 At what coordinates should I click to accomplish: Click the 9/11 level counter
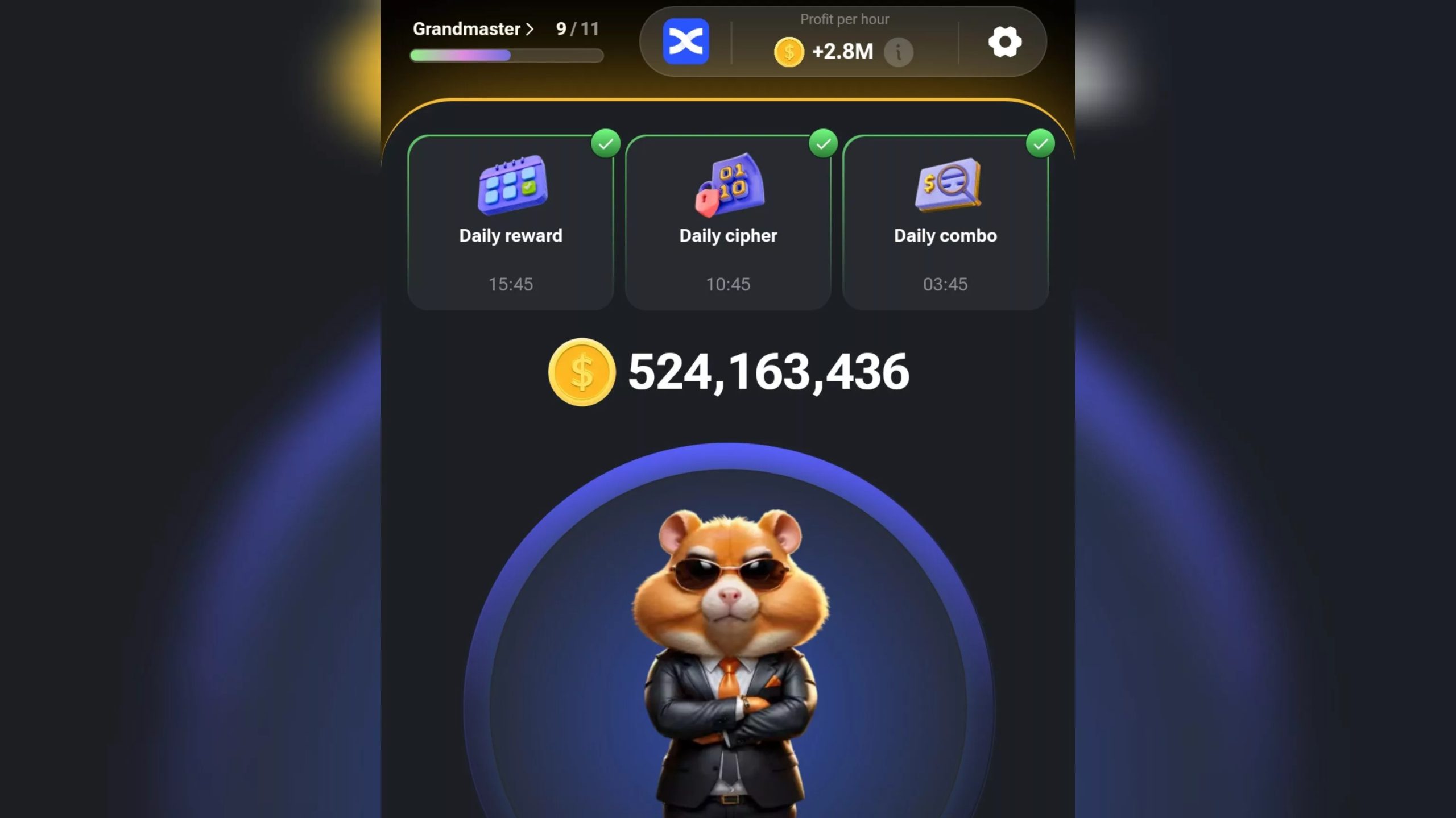click(576, 28)
